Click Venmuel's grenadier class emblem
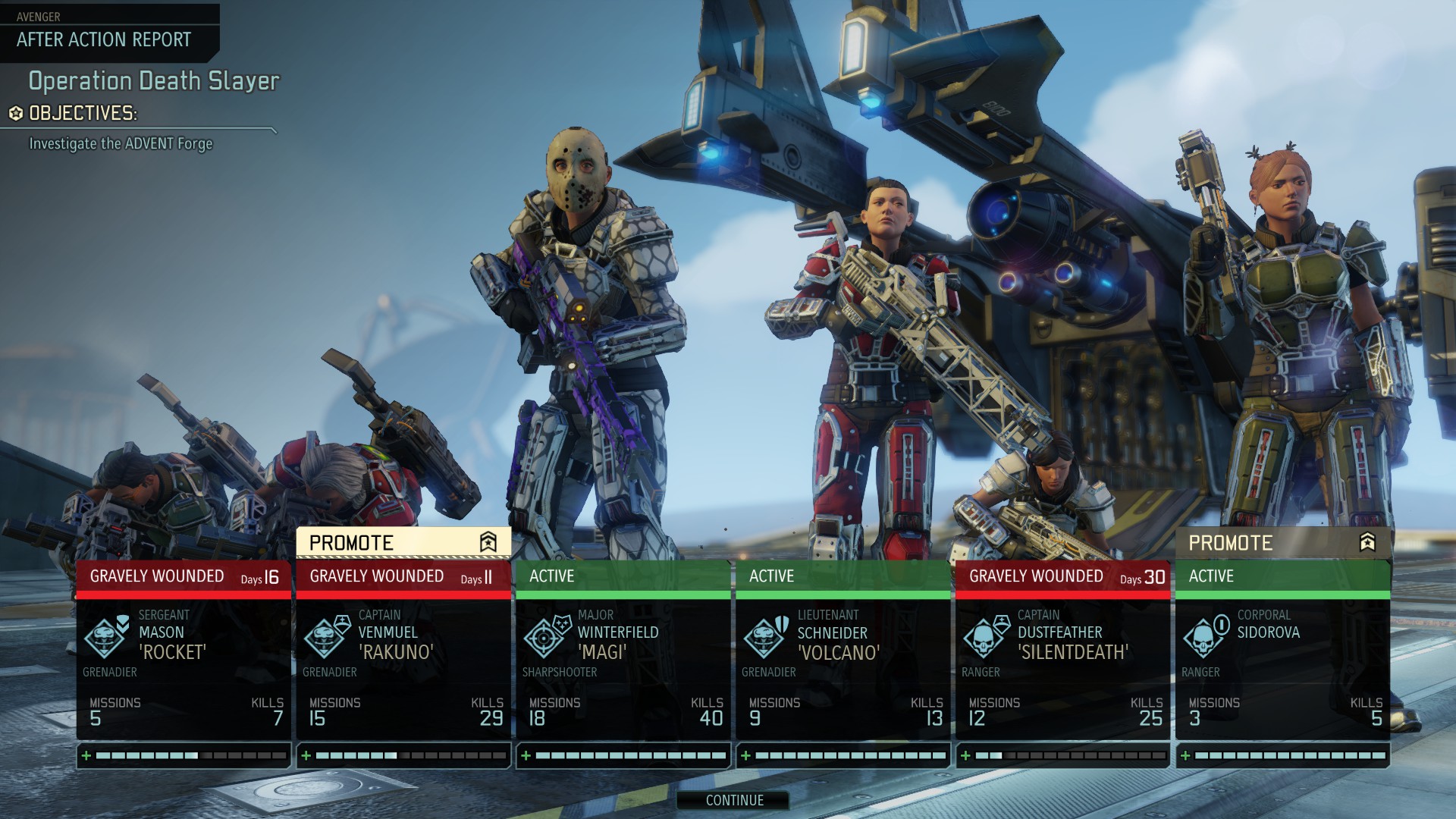 (322, 639)
